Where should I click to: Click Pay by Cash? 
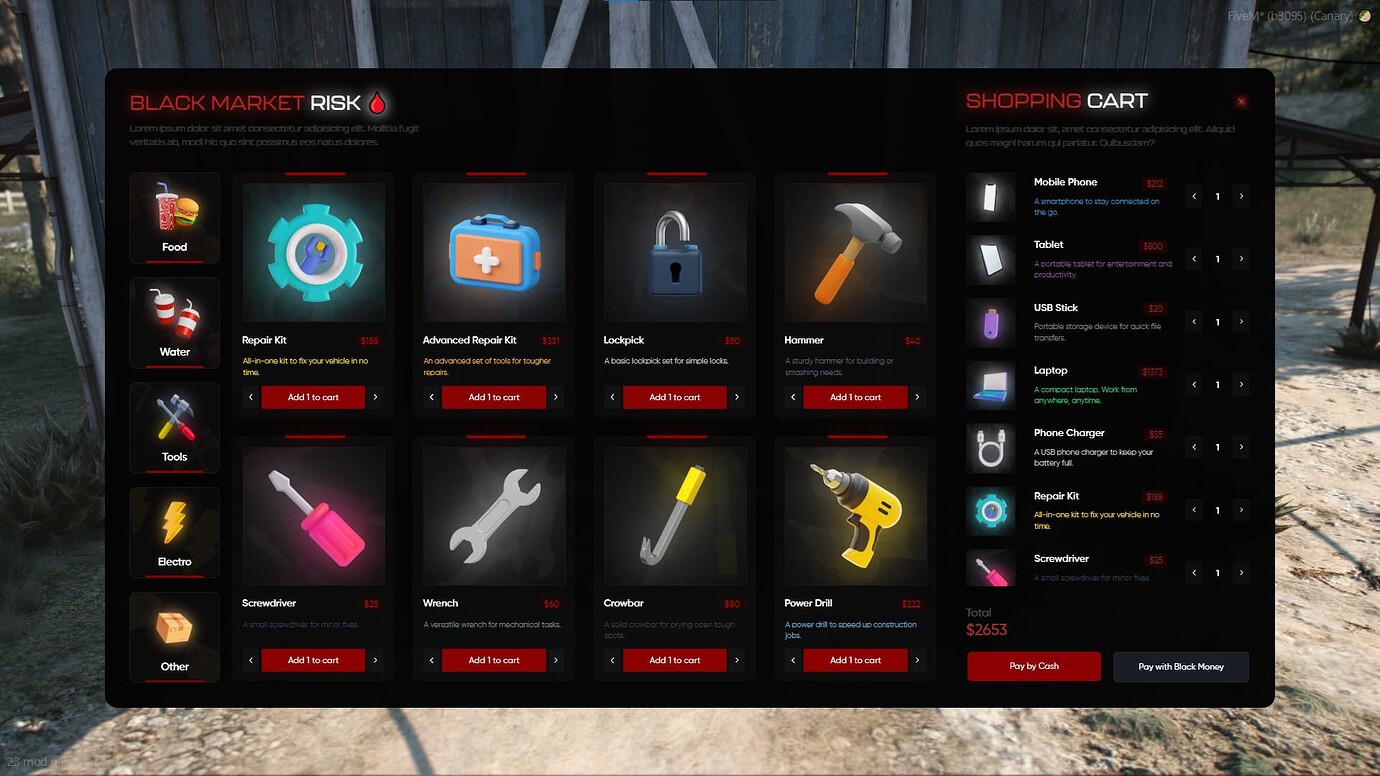[1033, 666]
